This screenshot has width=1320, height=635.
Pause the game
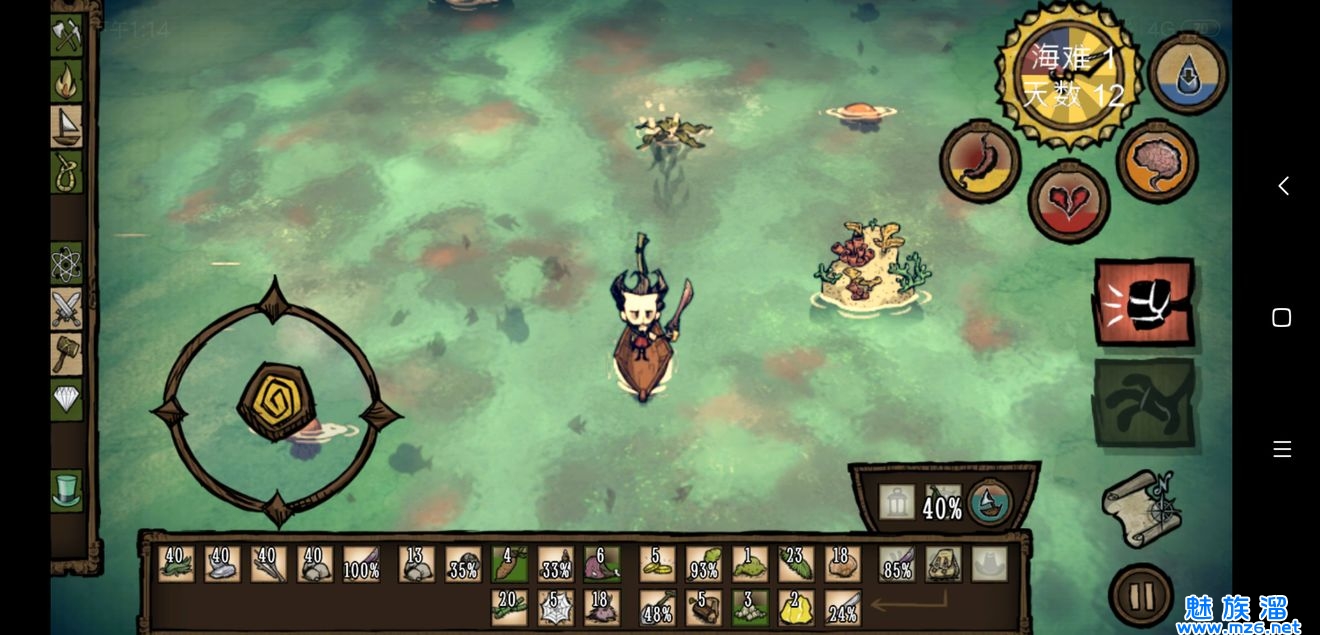(1140, 596)
